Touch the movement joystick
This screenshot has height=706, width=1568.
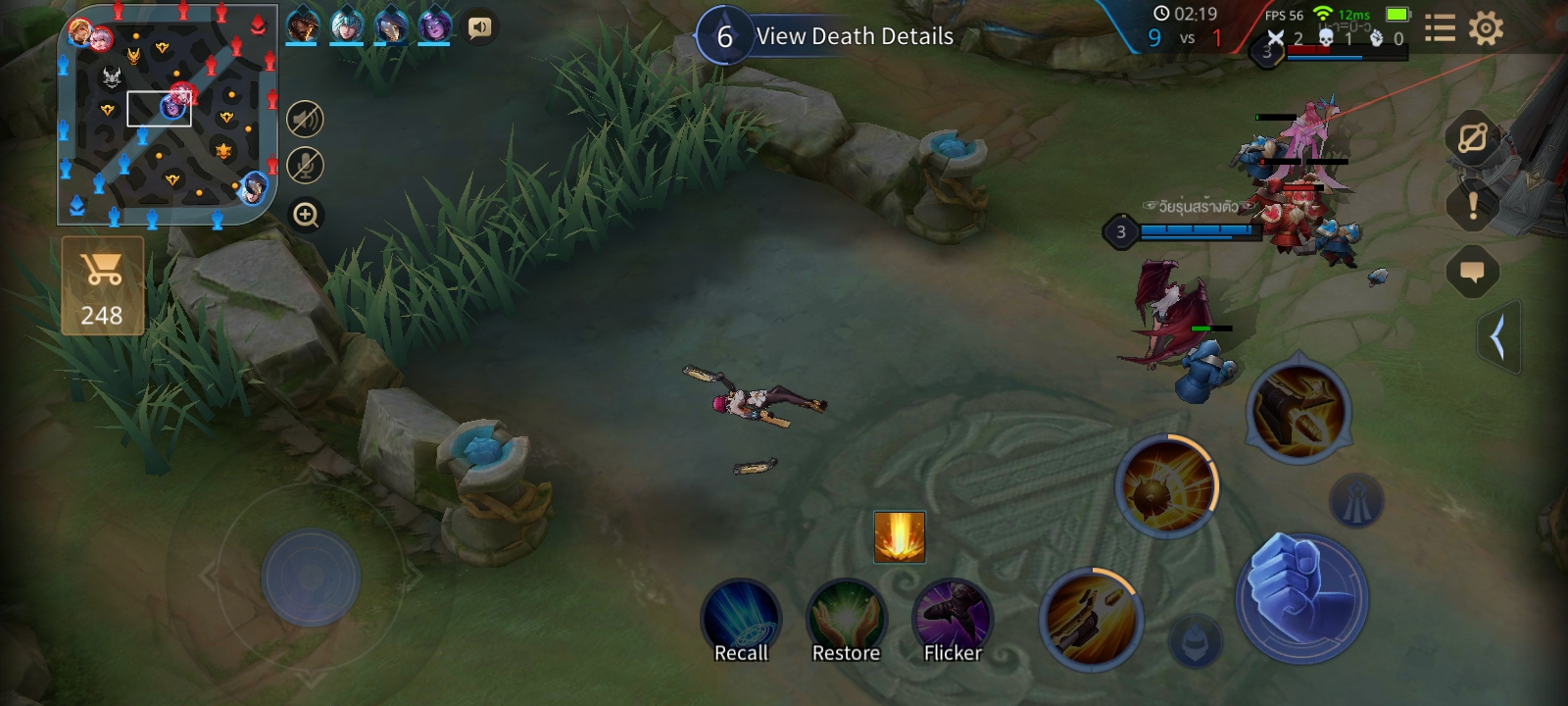tap(311, 579)
